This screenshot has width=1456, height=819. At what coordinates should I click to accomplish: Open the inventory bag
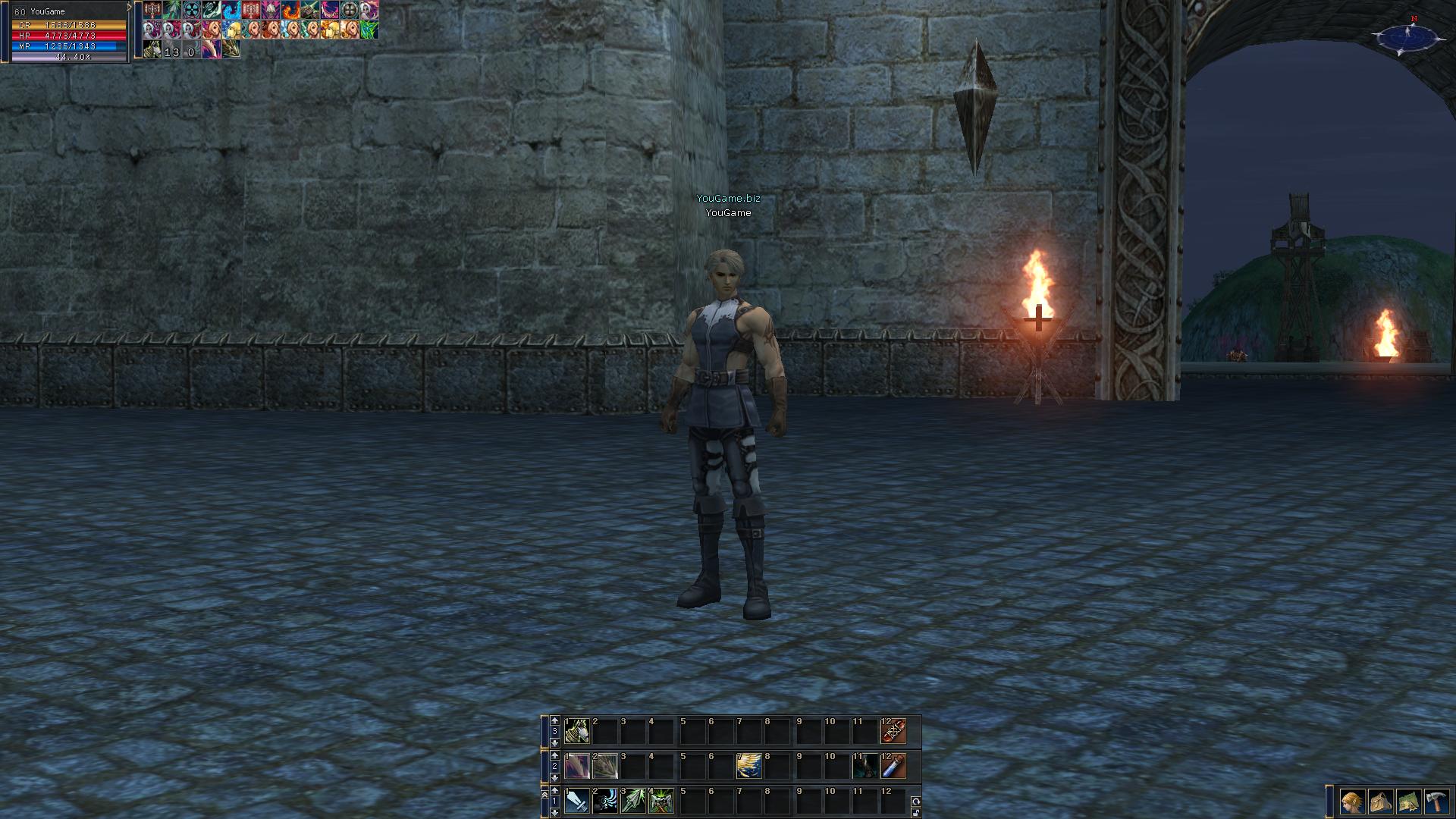(x=1380, y=801)
